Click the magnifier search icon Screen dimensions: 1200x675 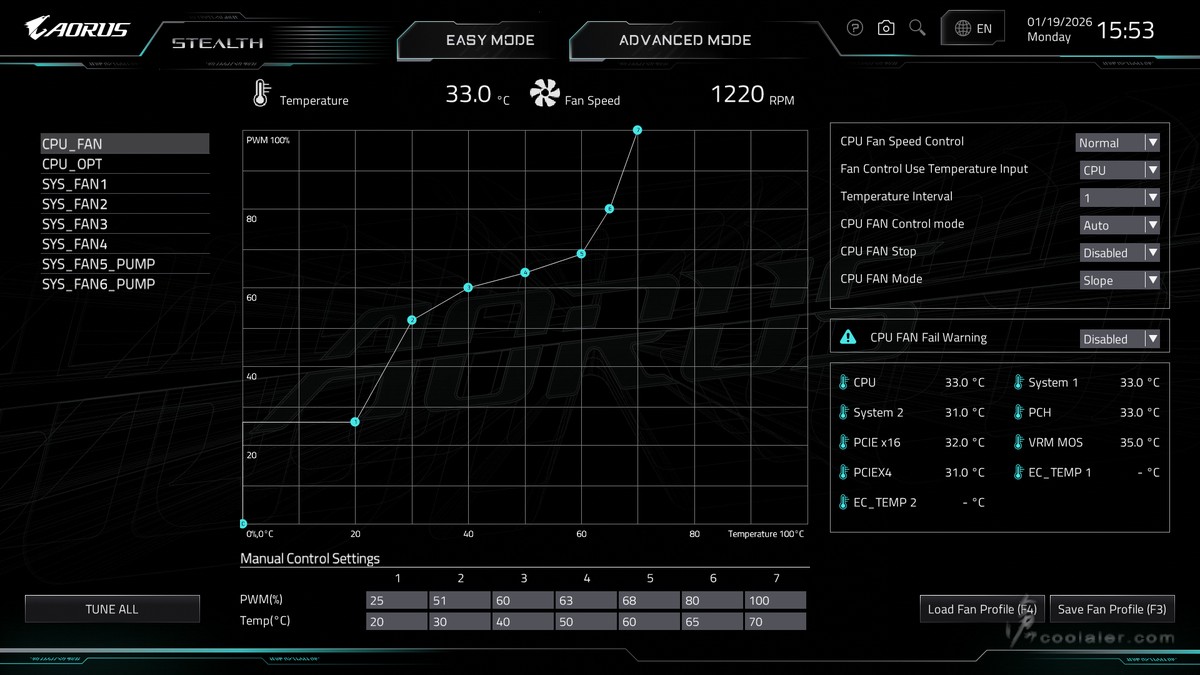point(917,28)
